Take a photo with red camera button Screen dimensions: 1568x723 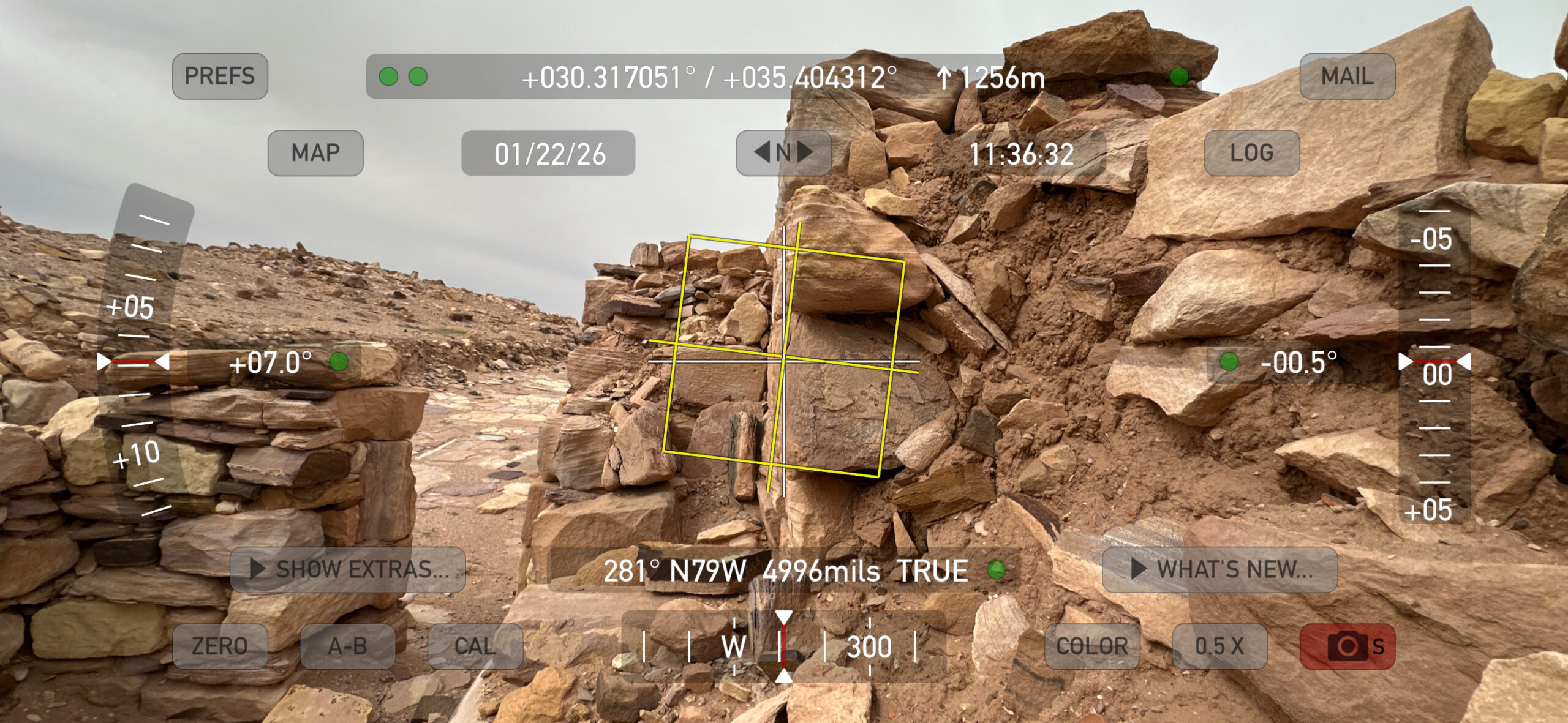pos(1347,646)
